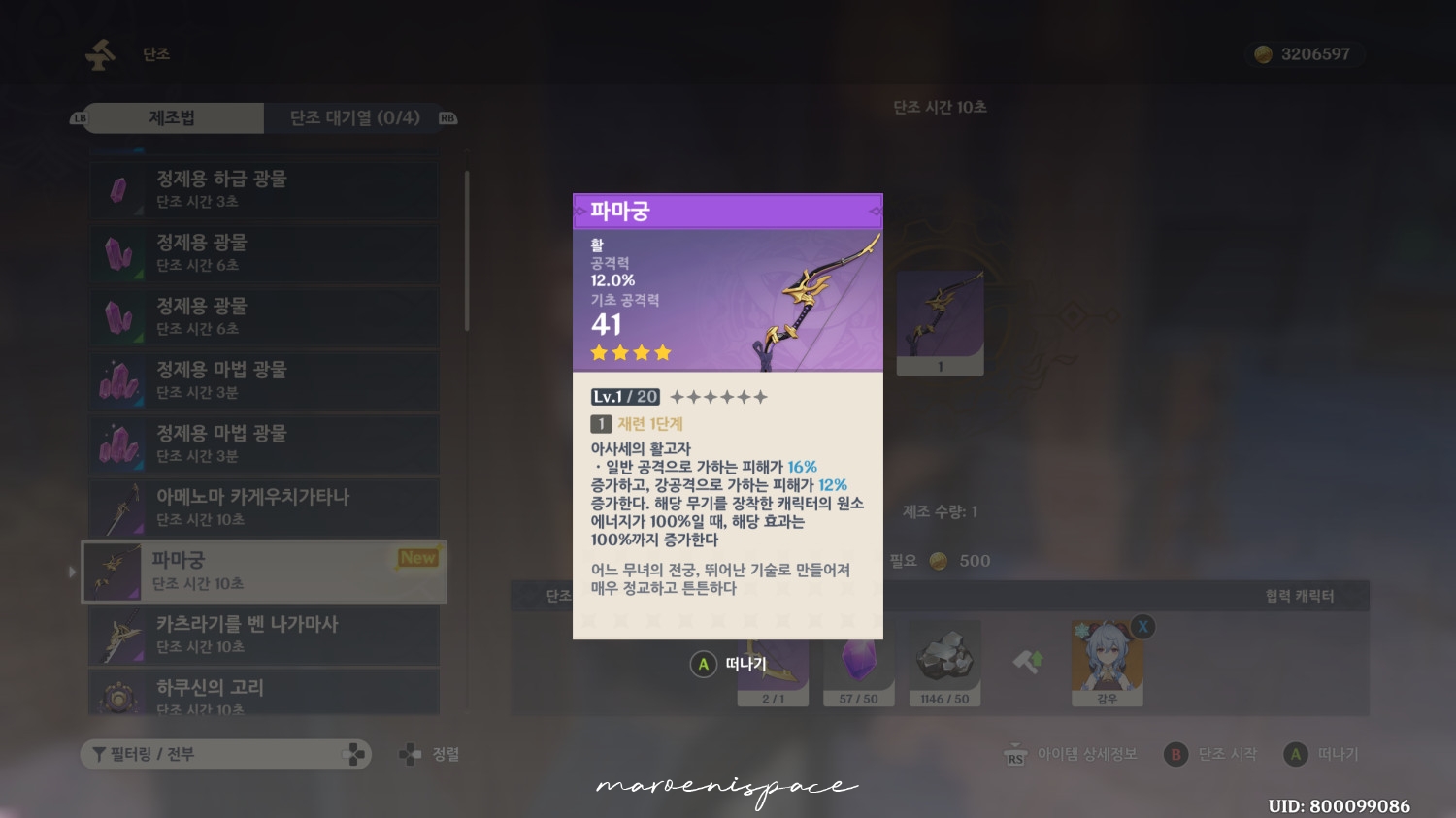Click the 하쿠신의 고리 catalyst recipe icon
The width and height of the screenshot is (1456, 818).
point(118,693)
